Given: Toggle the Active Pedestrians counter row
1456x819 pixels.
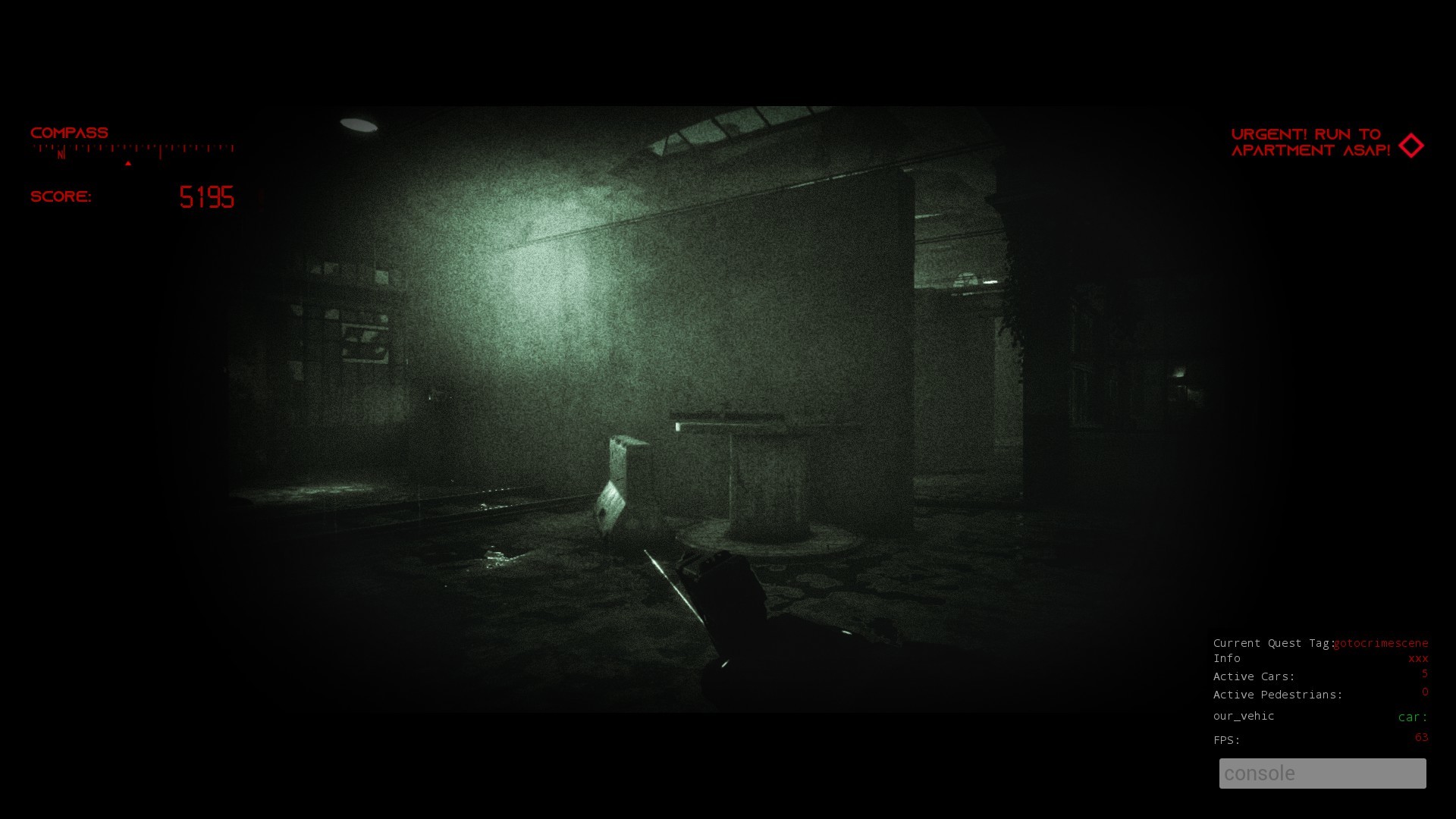Looking at the screenshot, I should pyautogui.click(x=1279, y=694).
